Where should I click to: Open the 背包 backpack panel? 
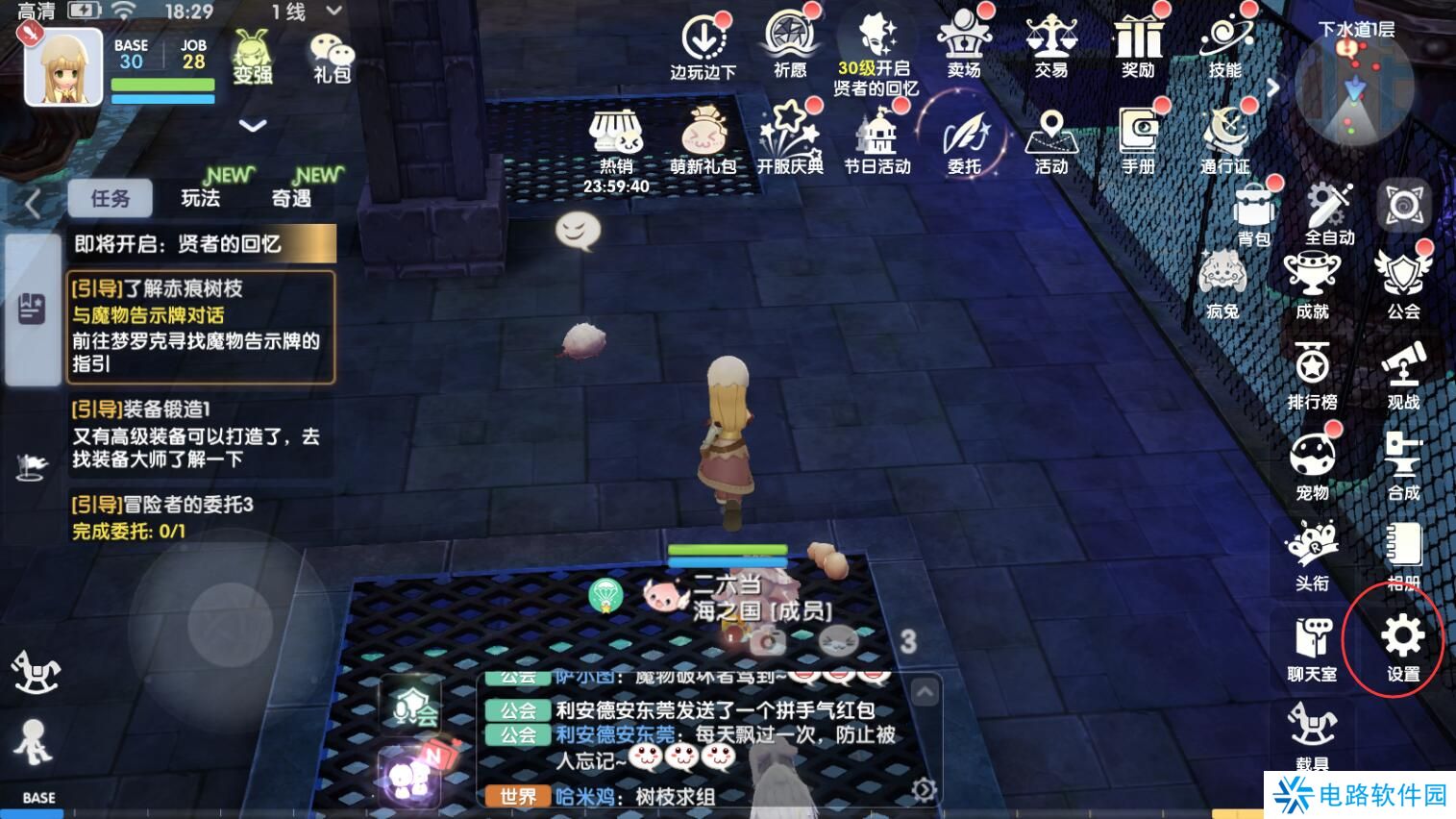[1252, 207]
